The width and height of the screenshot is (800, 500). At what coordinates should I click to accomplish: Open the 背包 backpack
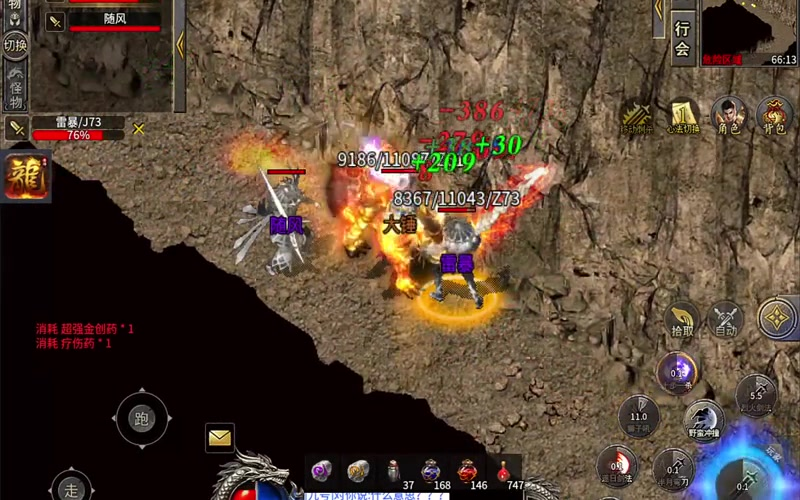(x=775, y=115)
